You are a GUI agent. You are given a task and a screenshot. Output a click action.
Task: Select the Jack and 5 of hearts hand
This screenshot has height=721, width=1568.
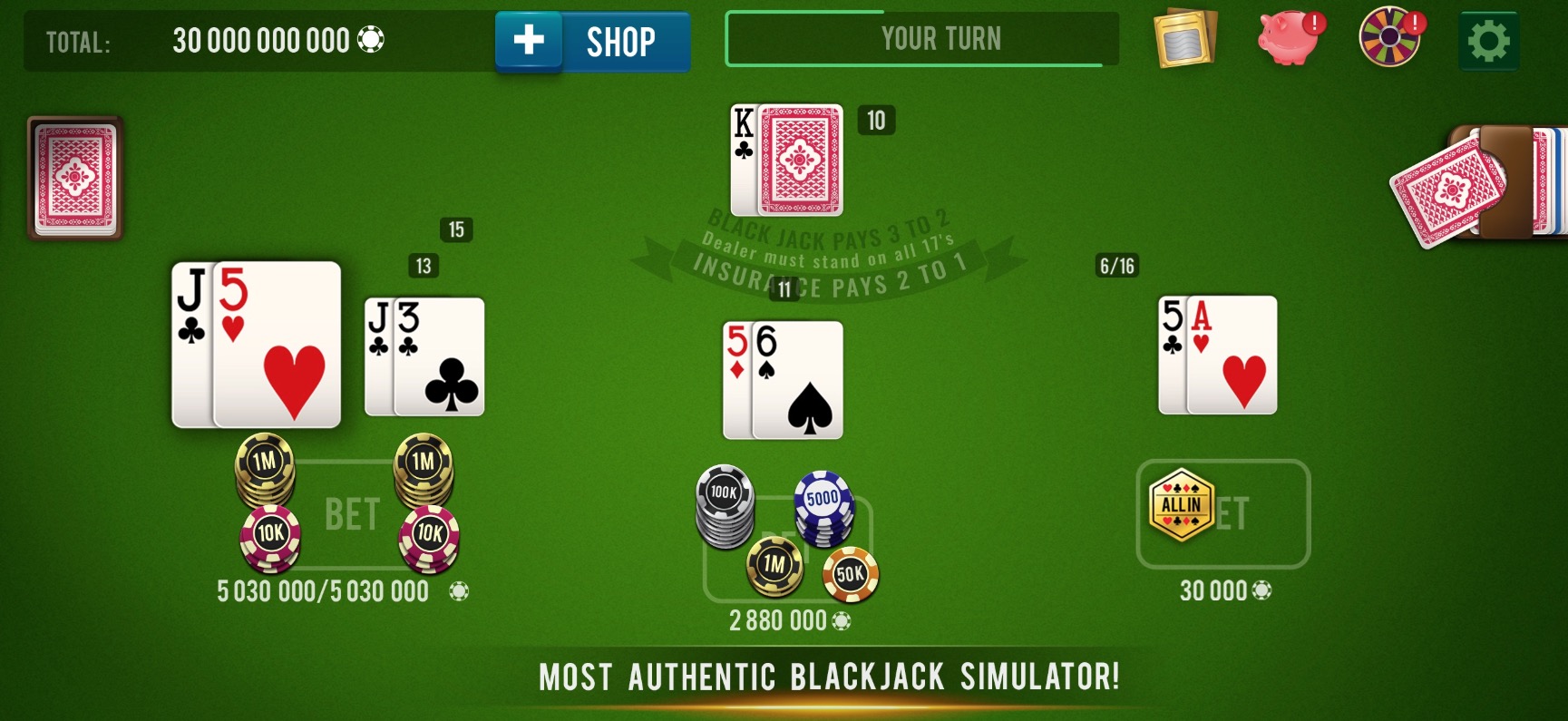257,345
